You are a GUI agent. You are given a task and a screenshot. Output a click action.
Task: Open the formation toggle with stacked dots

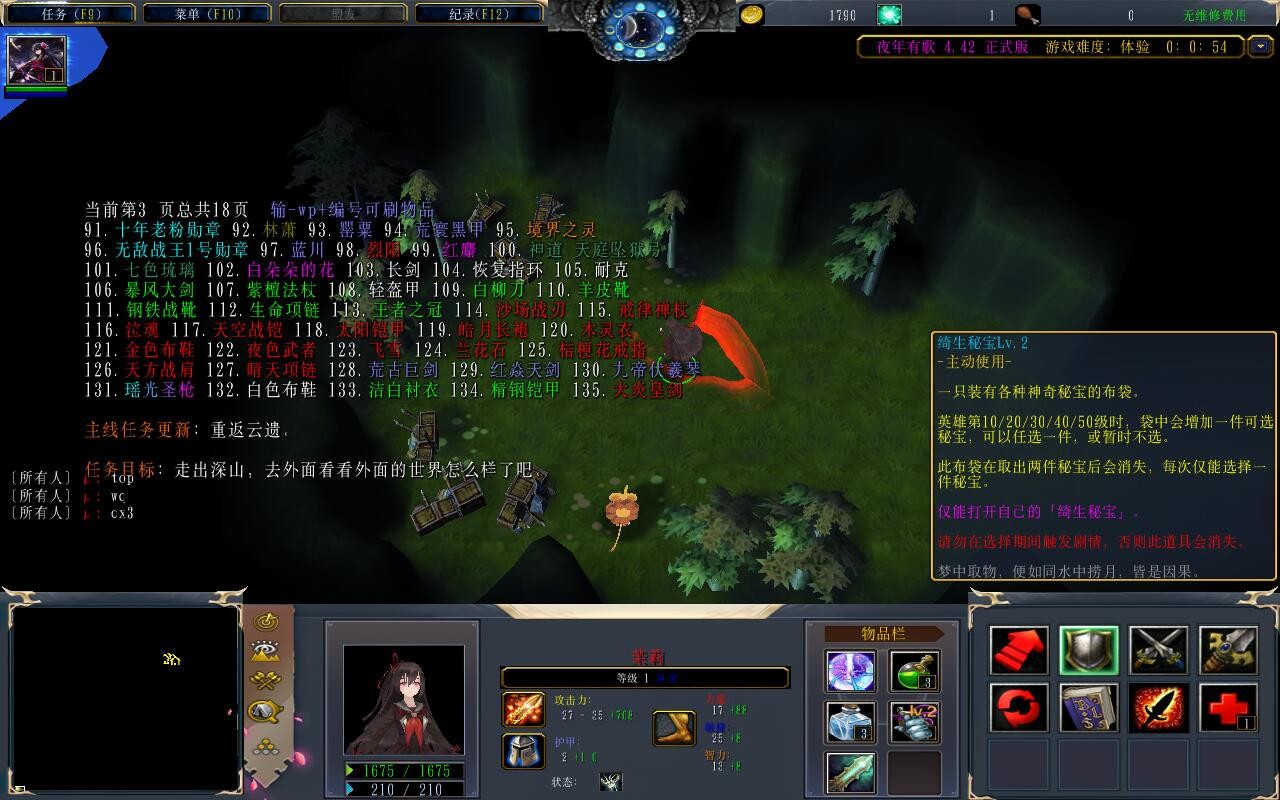click(x=266, y=745)
